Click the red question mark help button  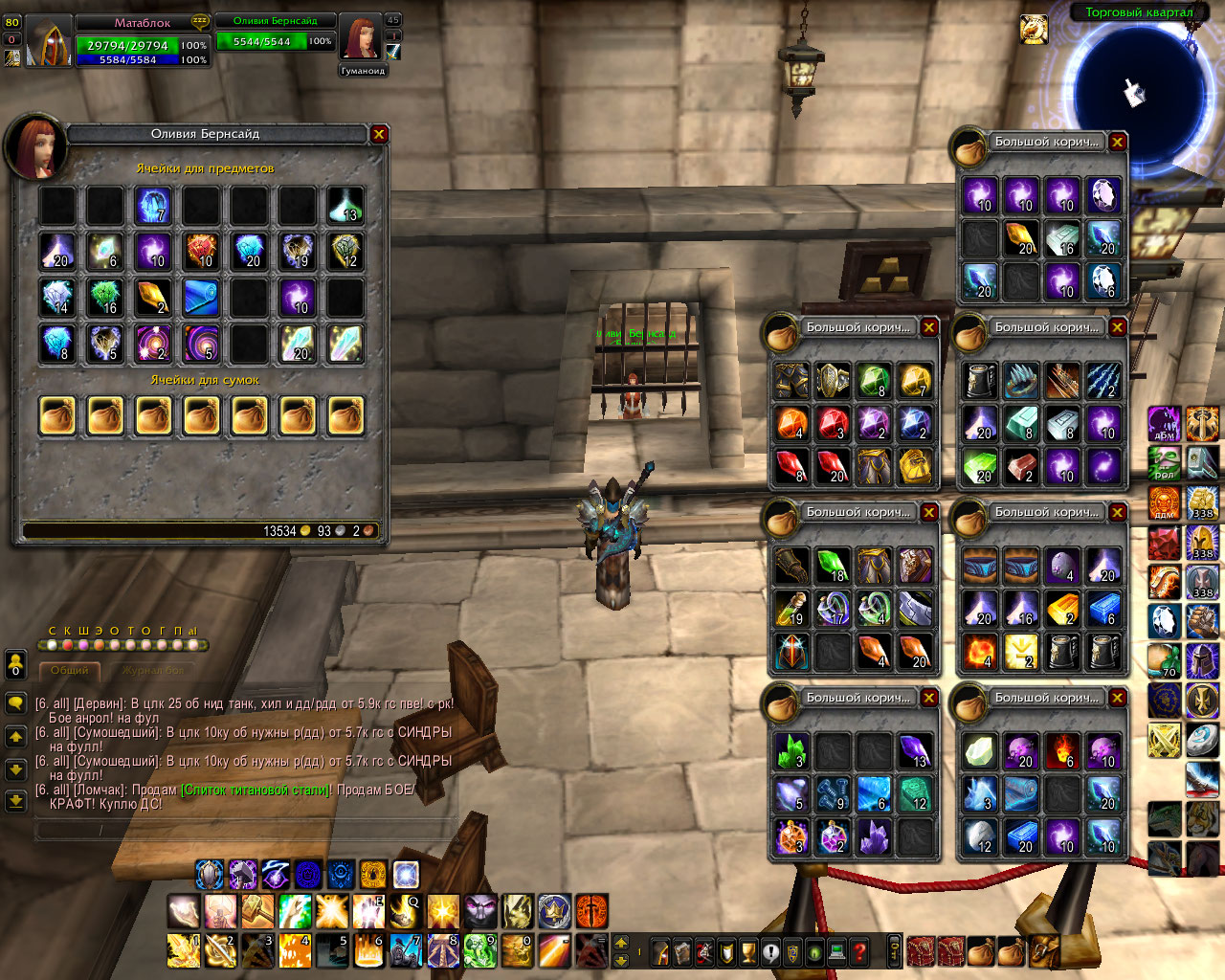859,952
